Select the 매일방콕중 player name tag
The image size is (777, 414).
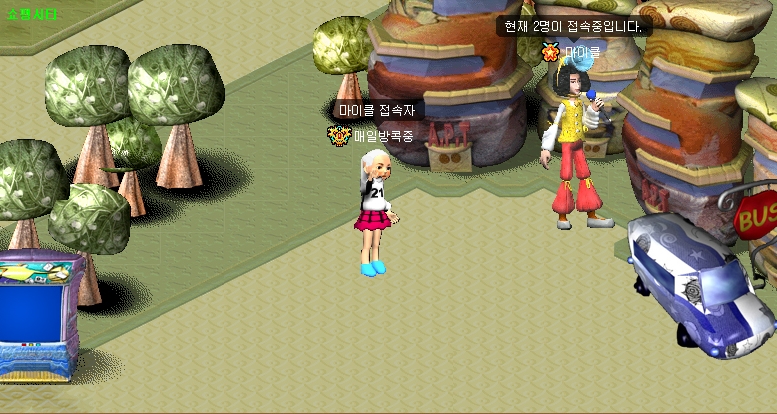pyautogui.click(x=383, y=136)
